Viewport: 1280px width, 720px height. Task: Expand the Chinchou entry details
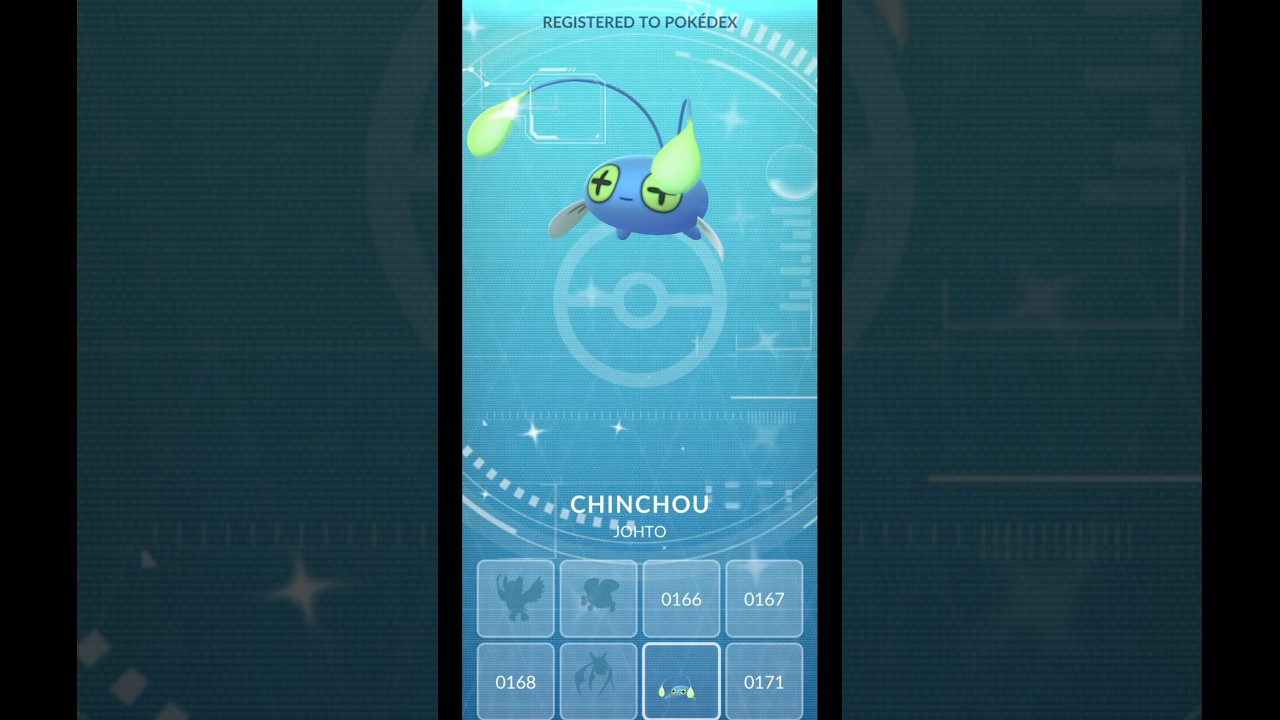click(x=640, y=504)
